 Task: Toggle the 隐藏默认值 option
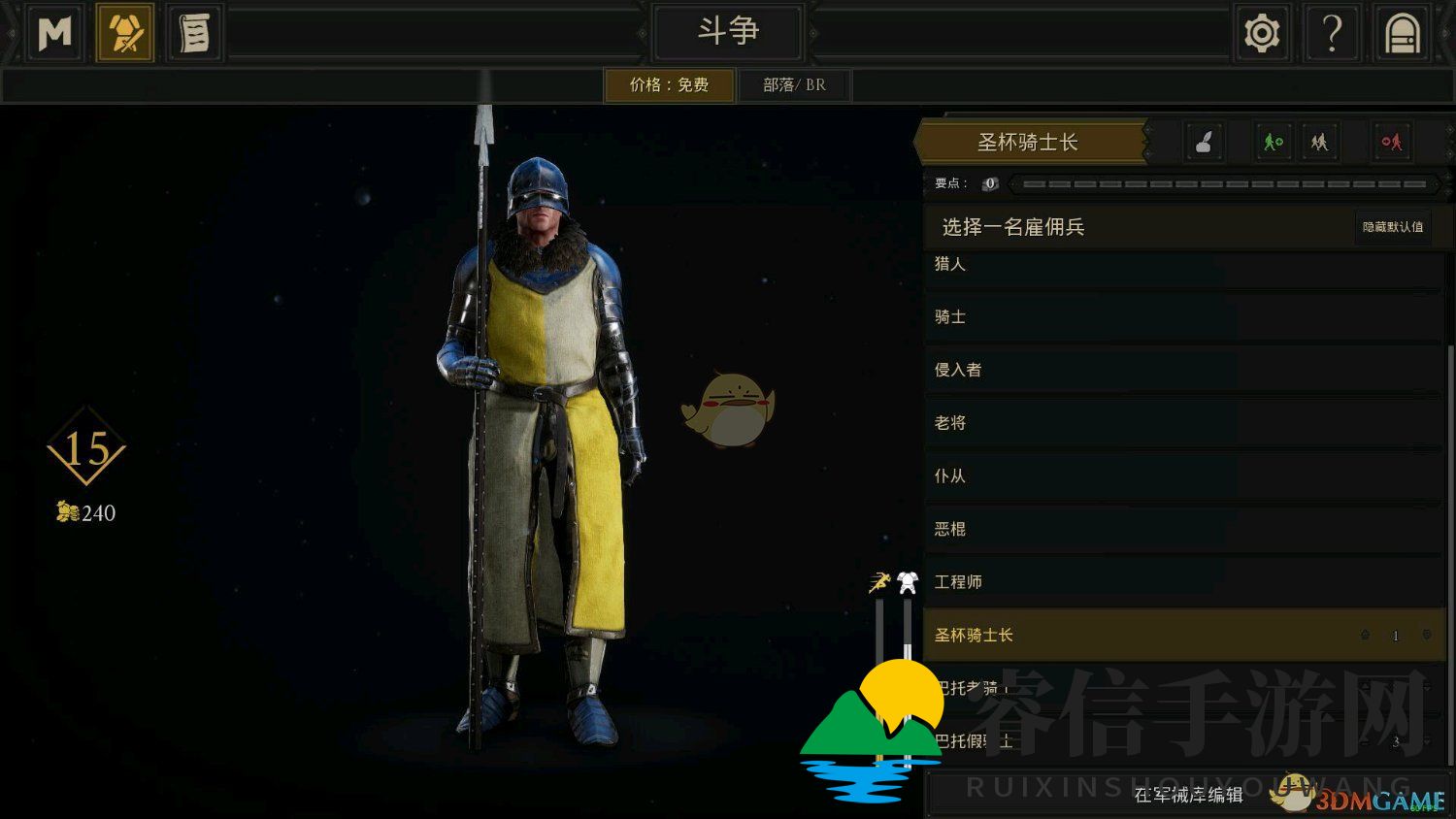pos(1393,227)
